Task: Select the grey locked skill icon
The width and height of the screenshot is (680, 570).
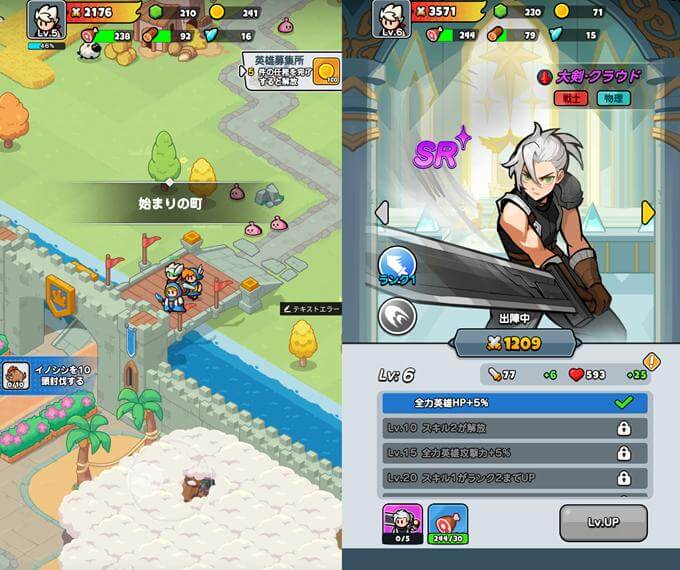Action: 397,316
